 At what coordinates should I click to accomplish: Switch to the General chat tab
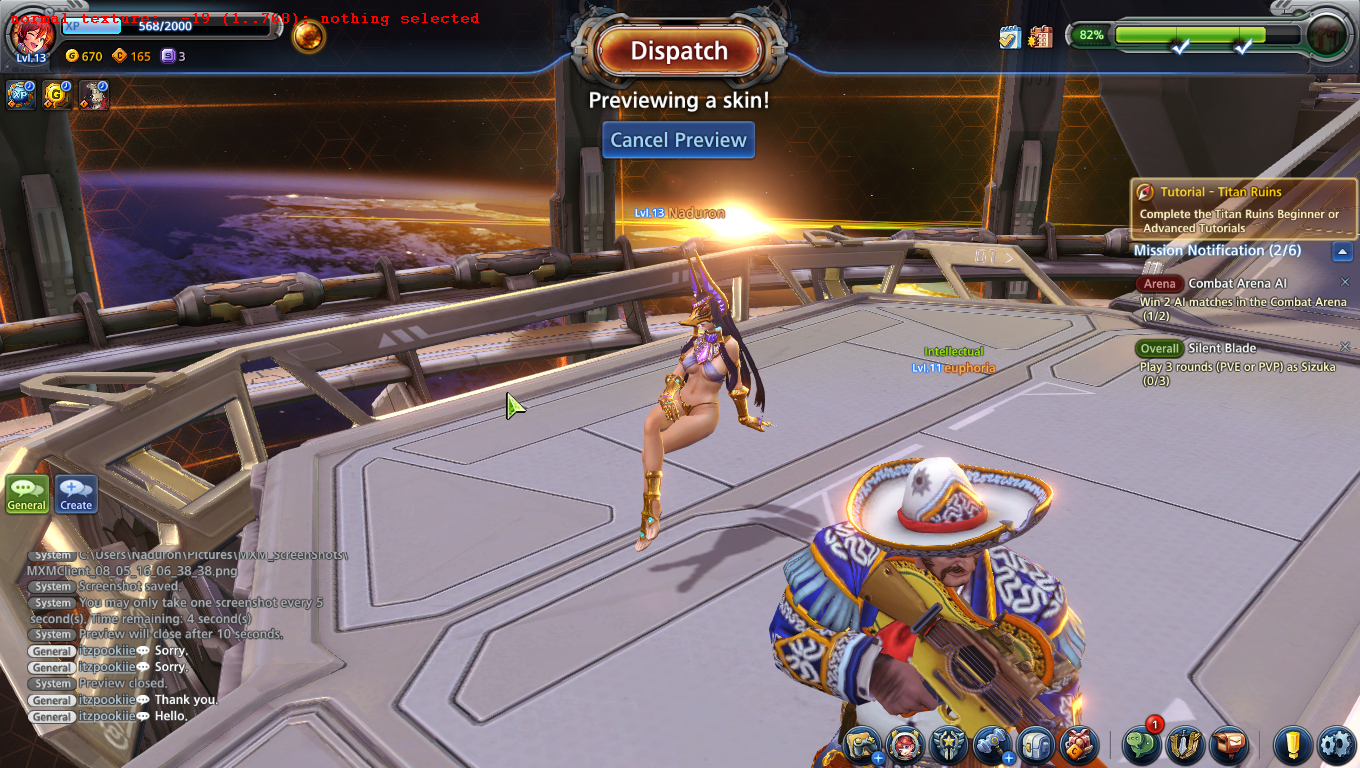click(27, 493)
